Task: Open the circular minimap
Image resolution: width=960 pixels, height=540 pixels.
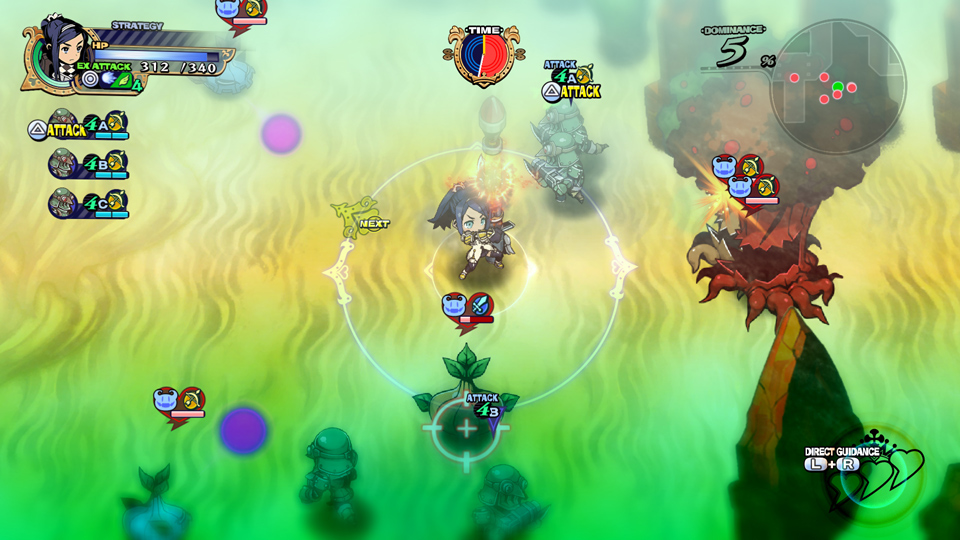Action: click(x=838, y=86)
